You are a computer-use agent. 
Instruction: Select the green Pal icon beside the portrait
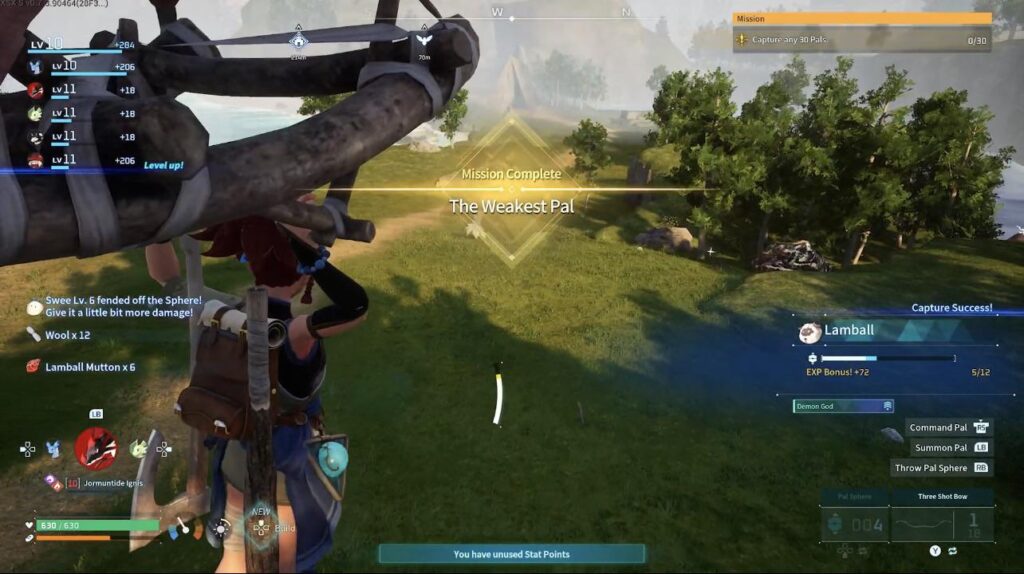pyautogui.click(x=139, y=449)
